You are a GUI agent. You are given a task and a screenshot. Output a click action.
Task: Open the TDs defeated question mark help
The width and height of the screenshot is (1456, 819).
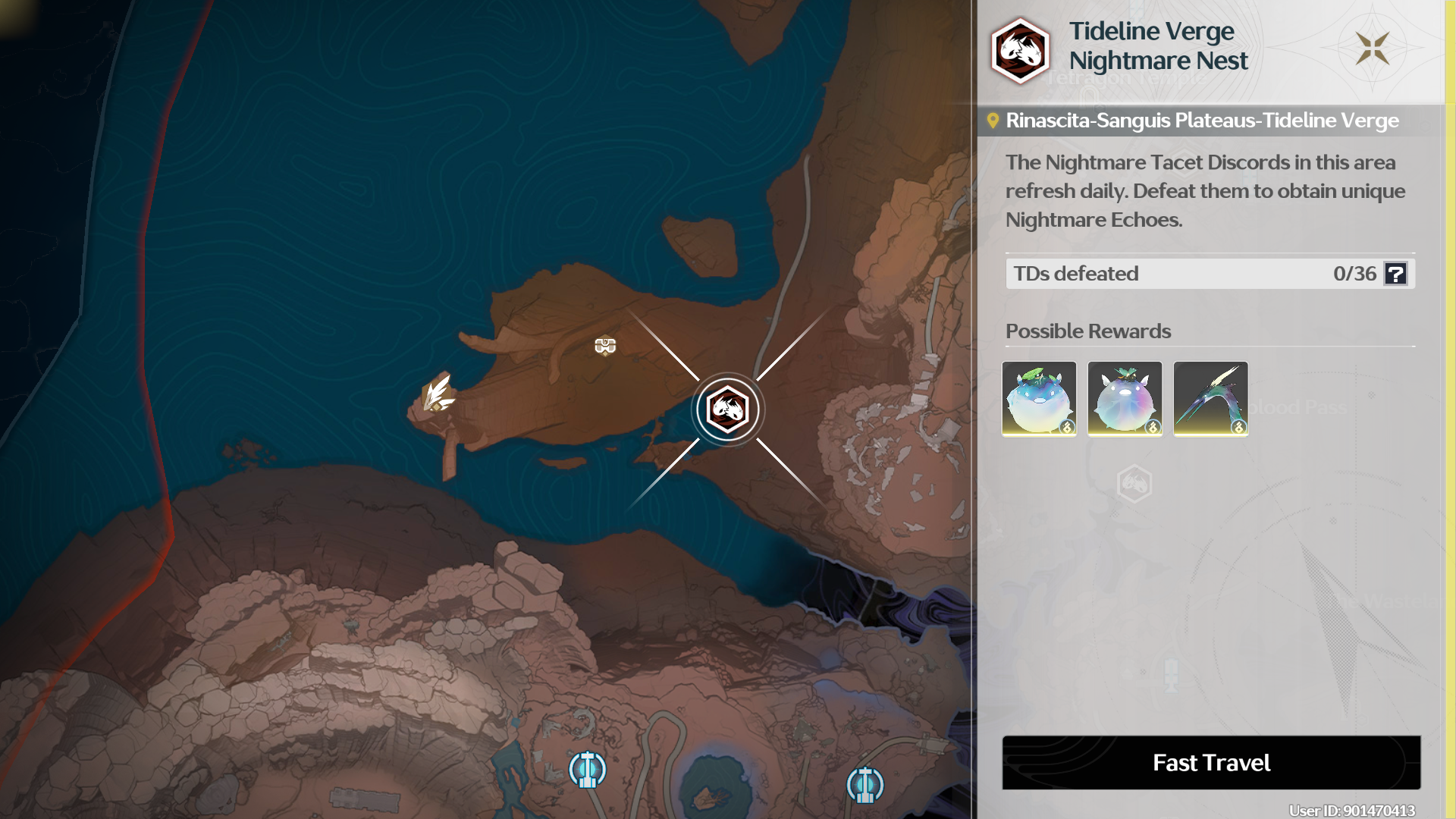tap(1395, 274)
